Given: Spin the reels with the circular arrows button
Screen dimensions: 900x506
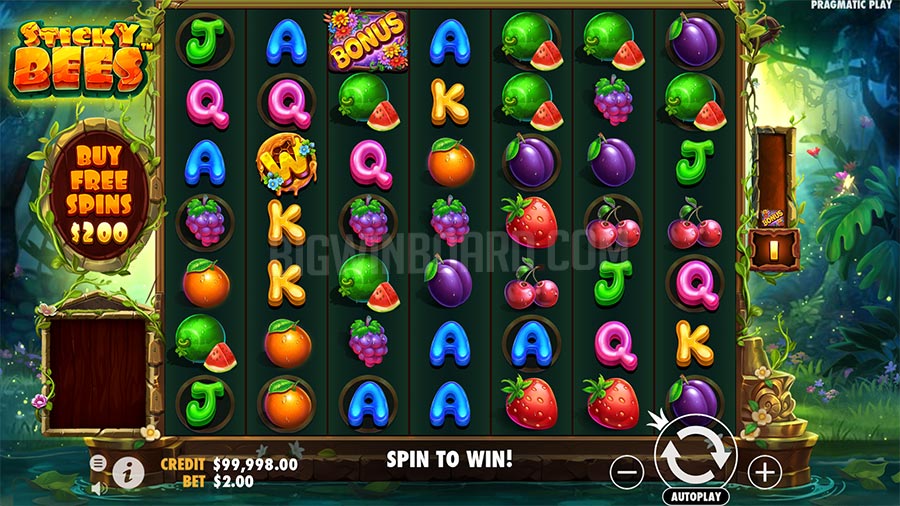Looking at the screenshot, I should point(695,453).
